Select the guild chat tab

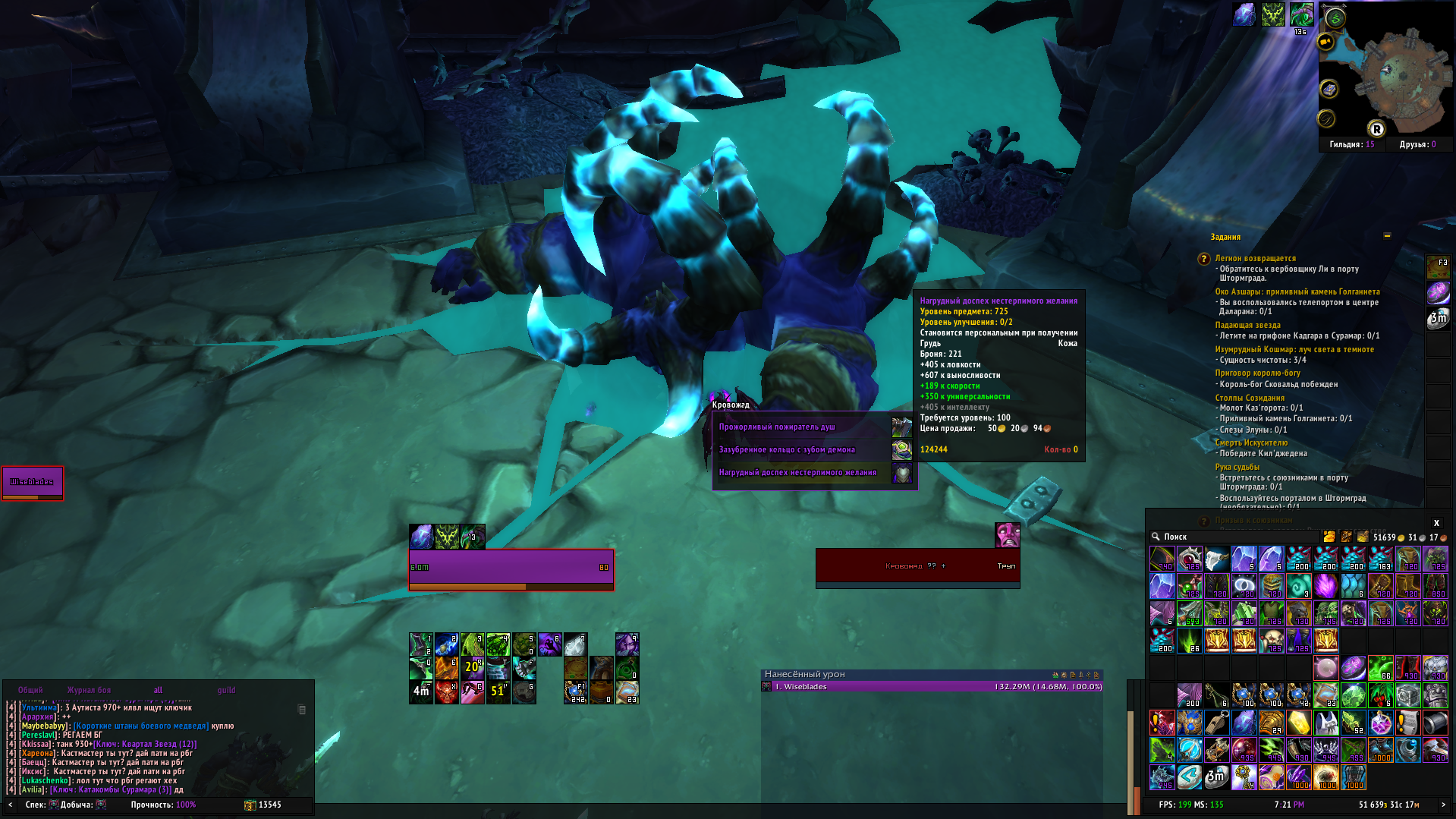pos(226,690)
